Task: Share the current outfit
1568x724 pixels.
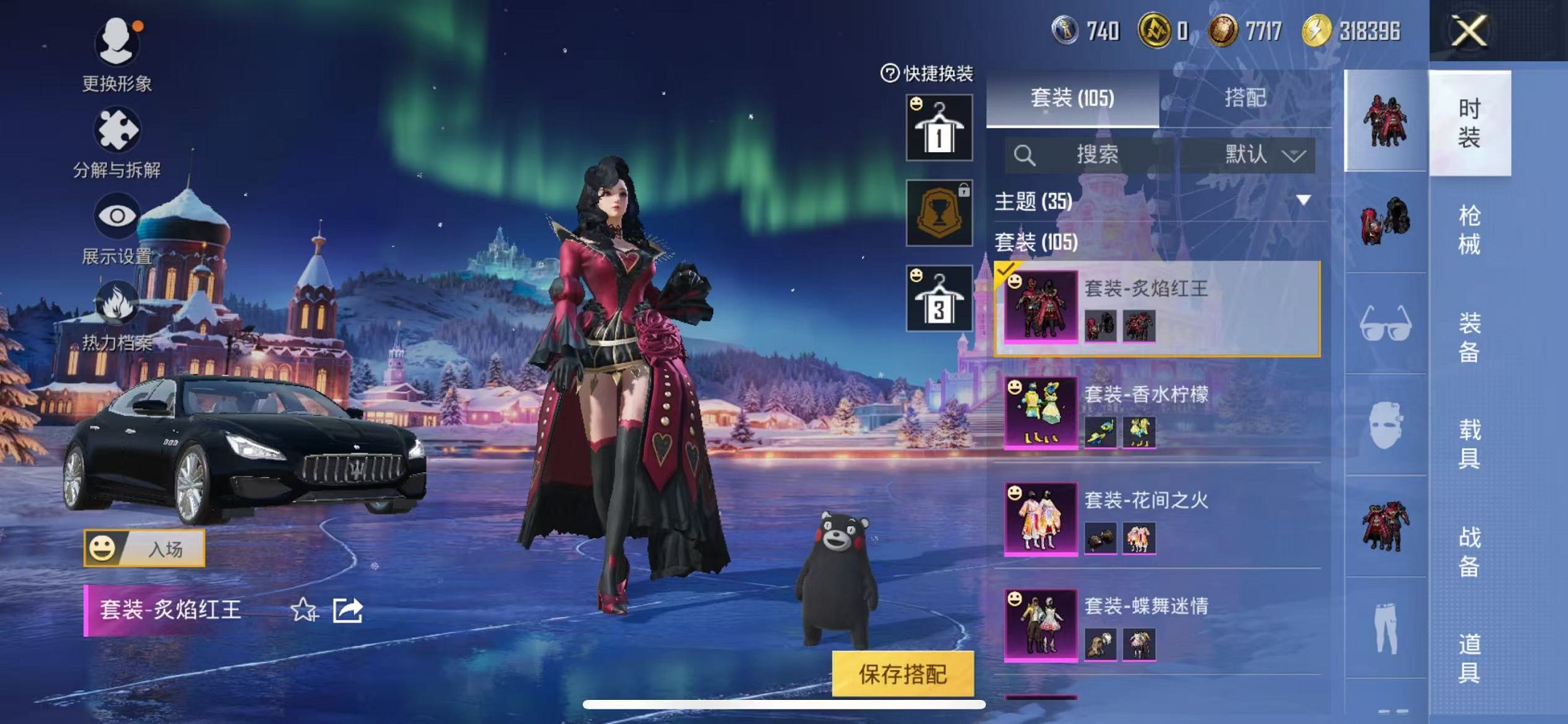Action: 348,610
